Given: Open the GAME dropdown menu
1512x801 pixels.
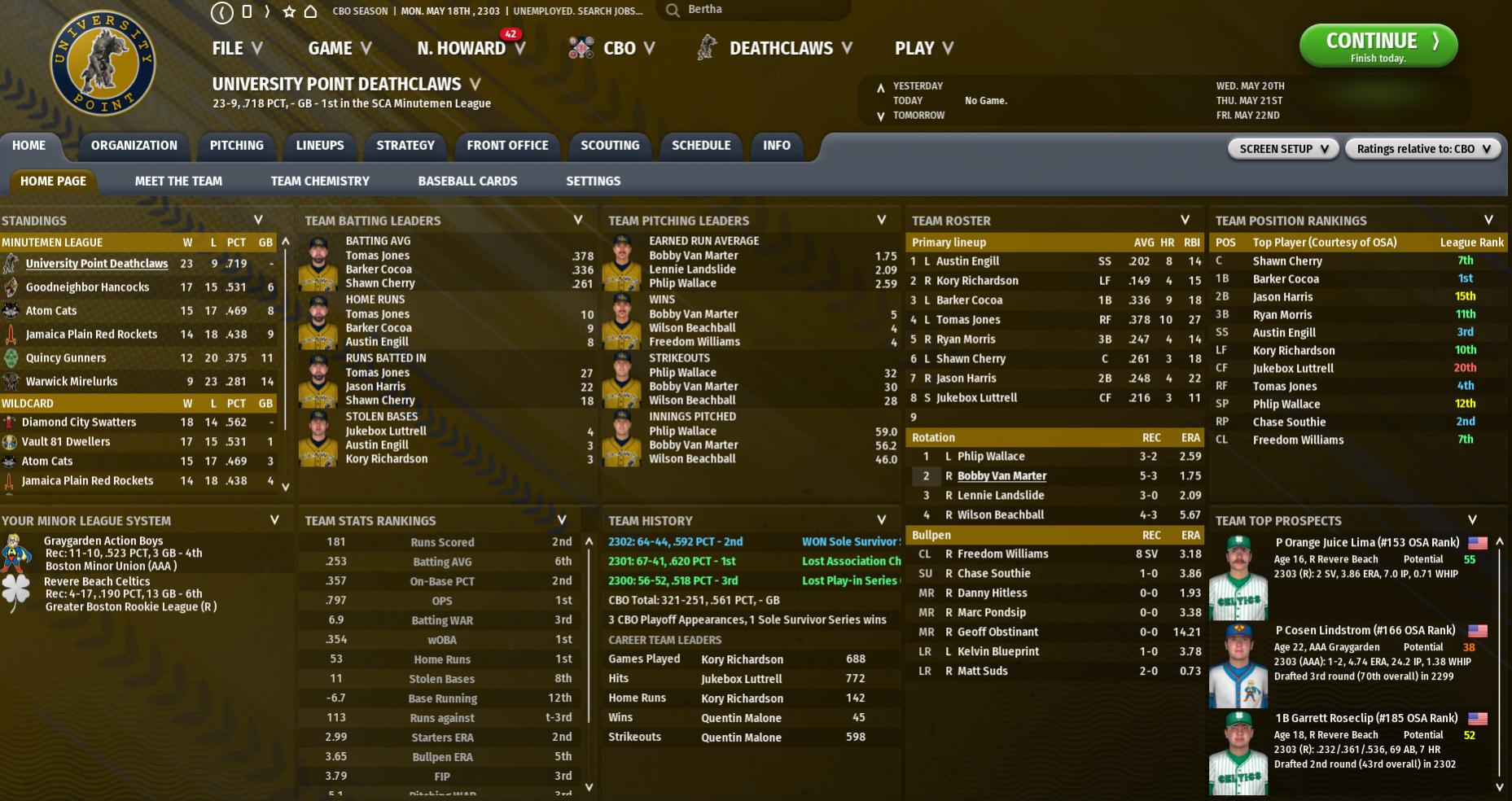Looking at the screenshot, I should [340, 49].
